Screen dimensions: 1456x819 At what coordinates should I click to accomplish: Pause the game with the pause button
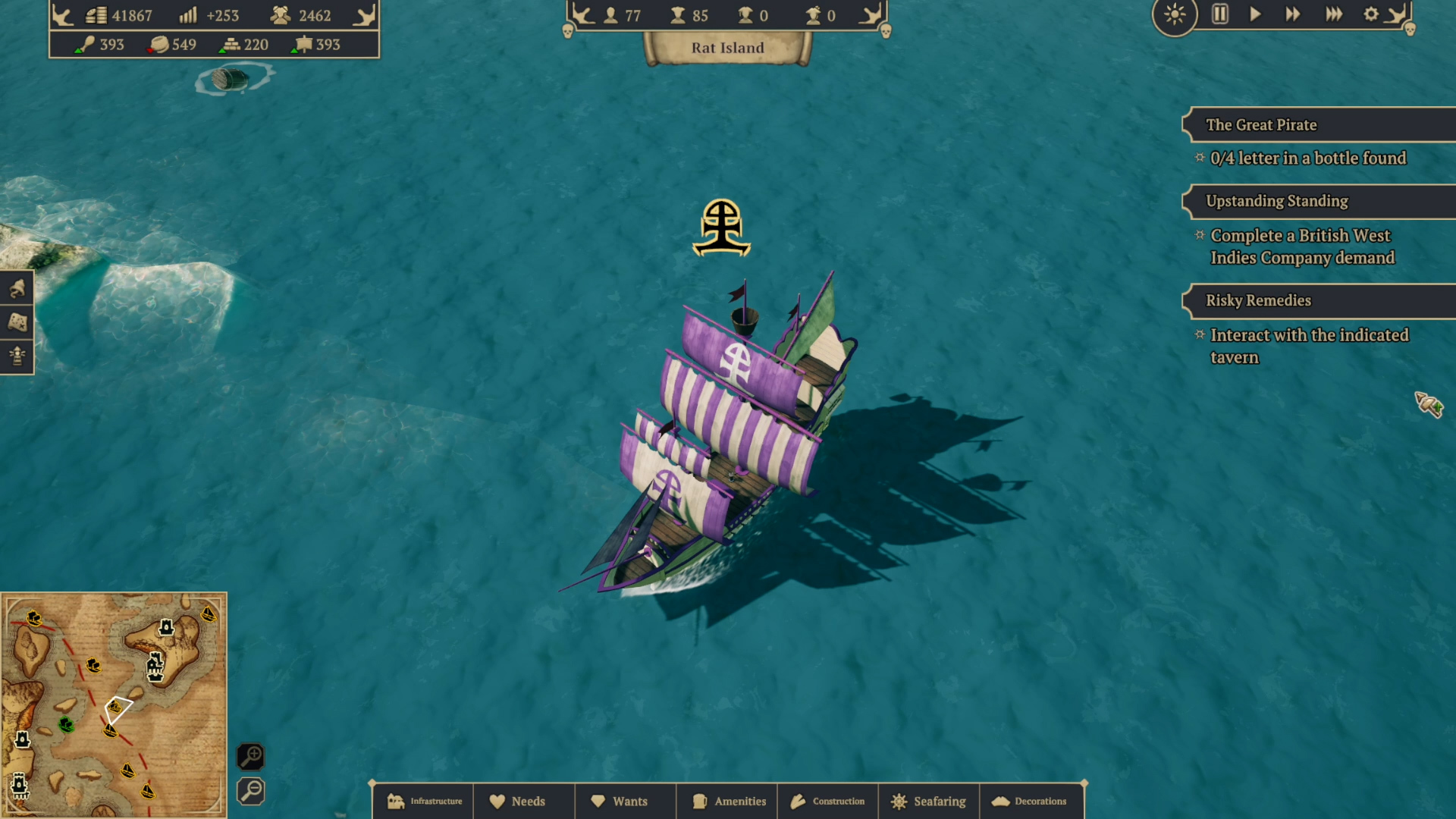click(x=1219, y=14)
